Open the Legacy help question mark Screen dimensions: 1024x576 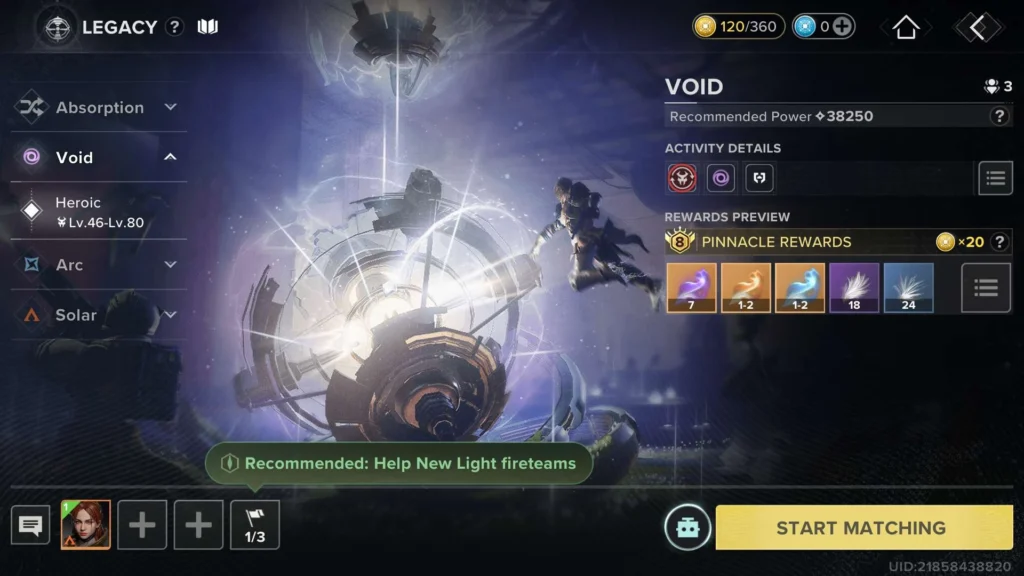click(x=175, y=27)
